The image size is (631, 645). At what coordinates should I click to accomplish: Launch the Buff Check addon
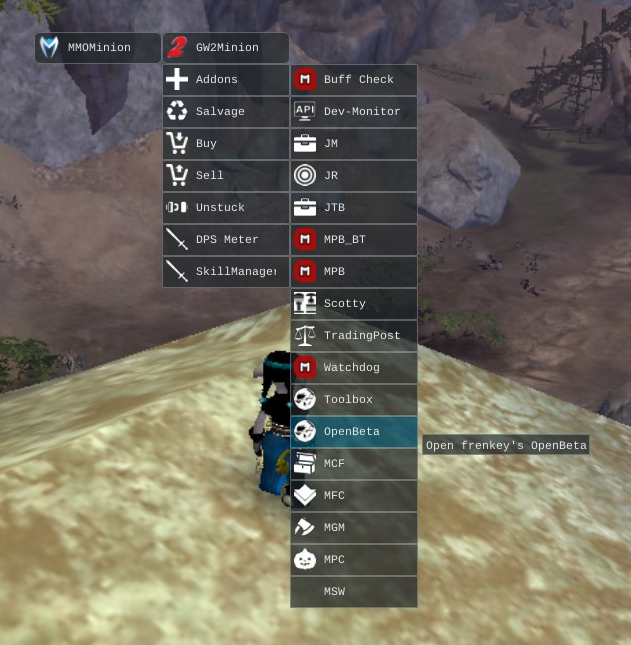[354, 80]
